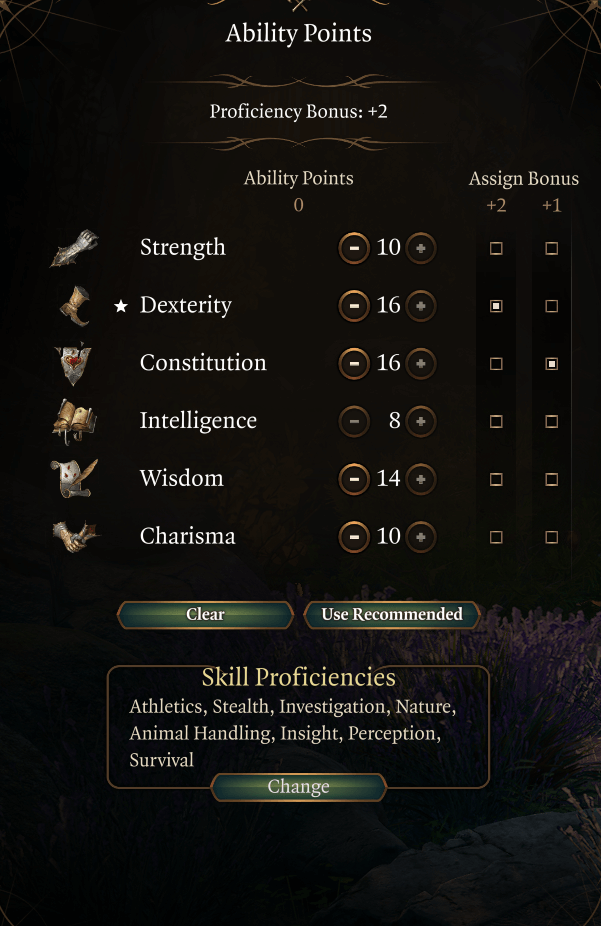Raise Charisma by one point

[x=421, y=537]
